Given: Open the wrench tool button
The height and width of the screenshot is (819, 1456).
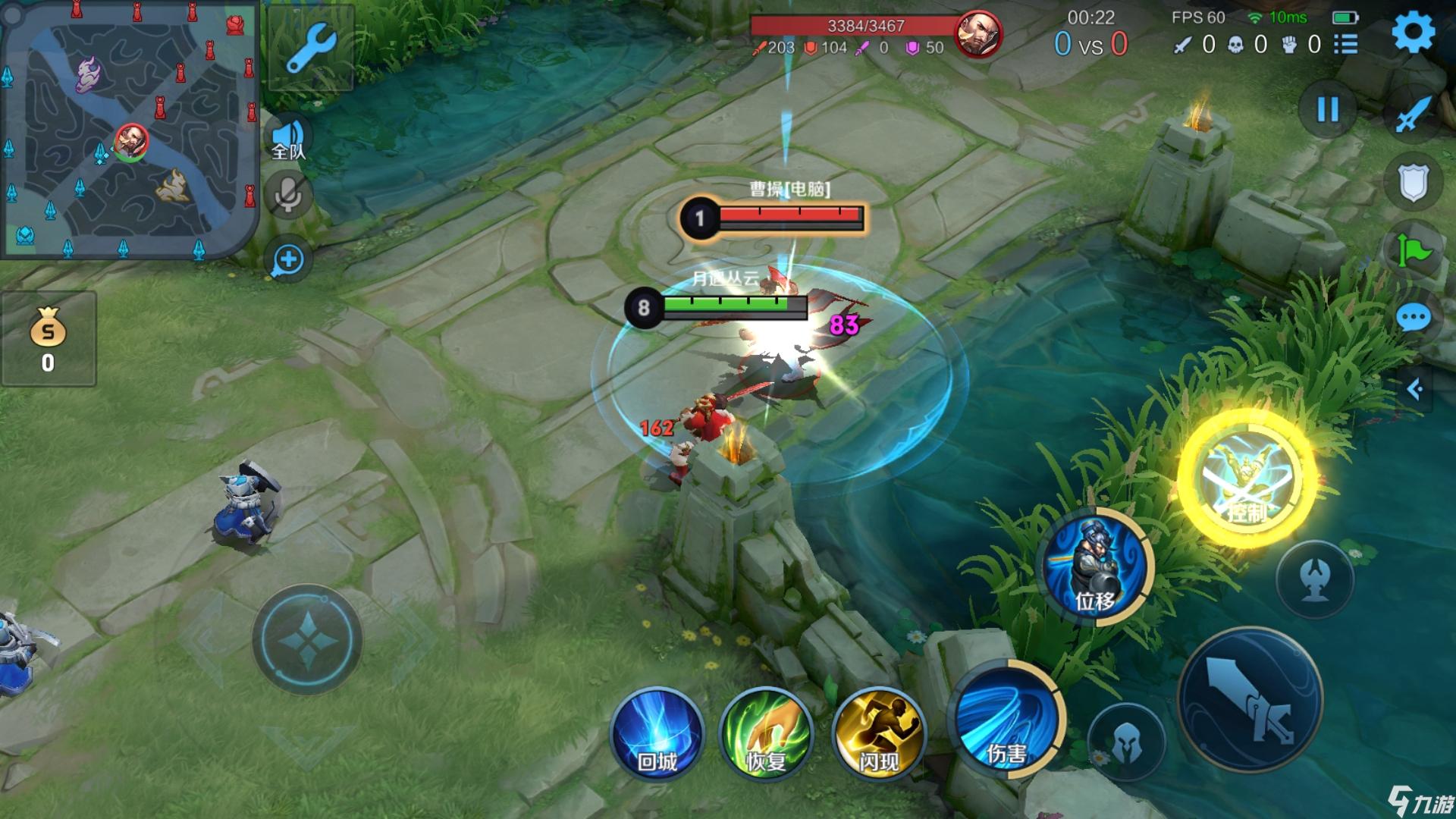Looking at the screenshot, I should click(x=310, y=48).
